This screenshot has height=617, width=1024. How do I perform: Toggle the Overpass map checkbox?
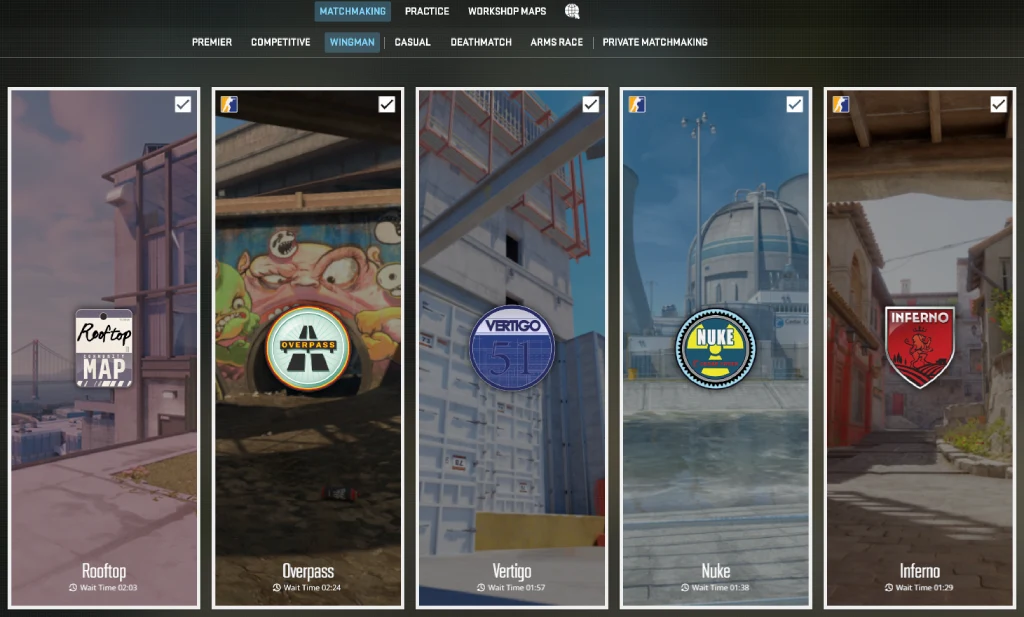[x=387, y=104]
